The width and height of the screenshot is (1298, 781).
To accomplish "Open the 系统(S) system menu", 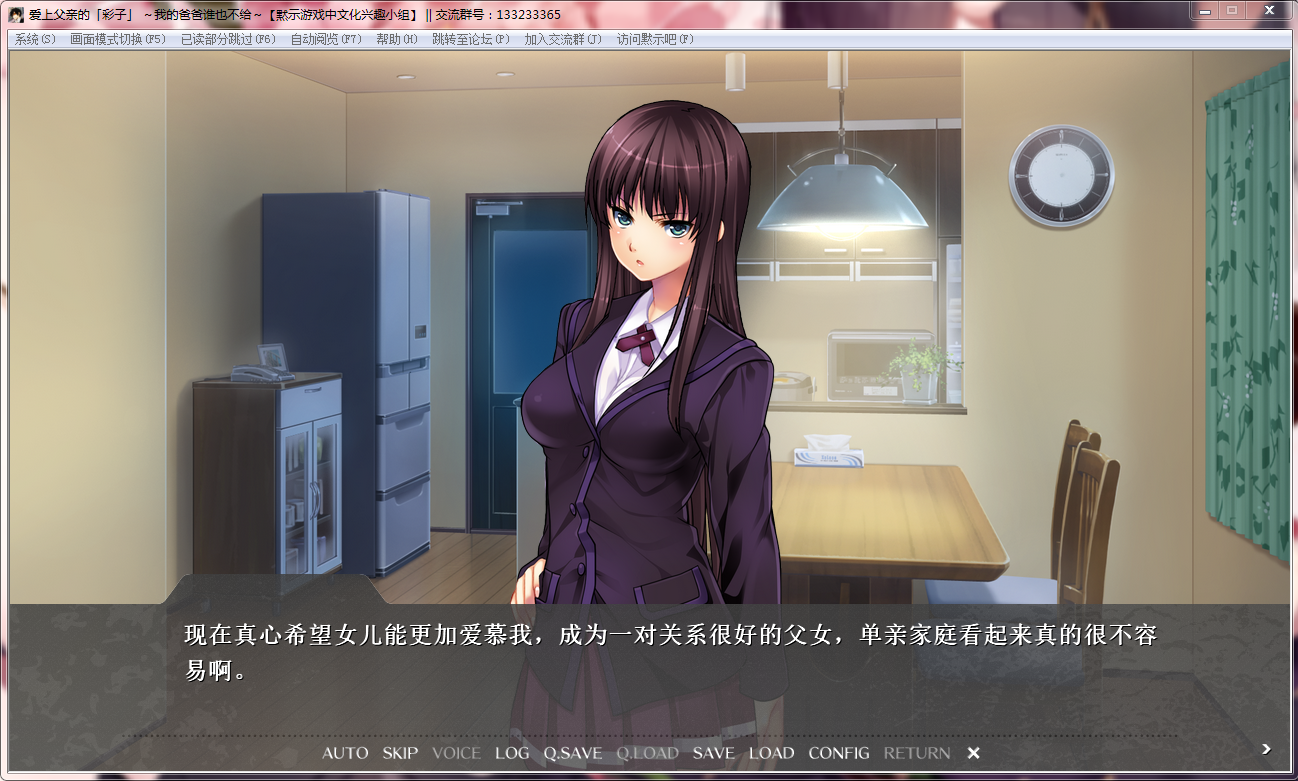I will [x=35, y=39].
